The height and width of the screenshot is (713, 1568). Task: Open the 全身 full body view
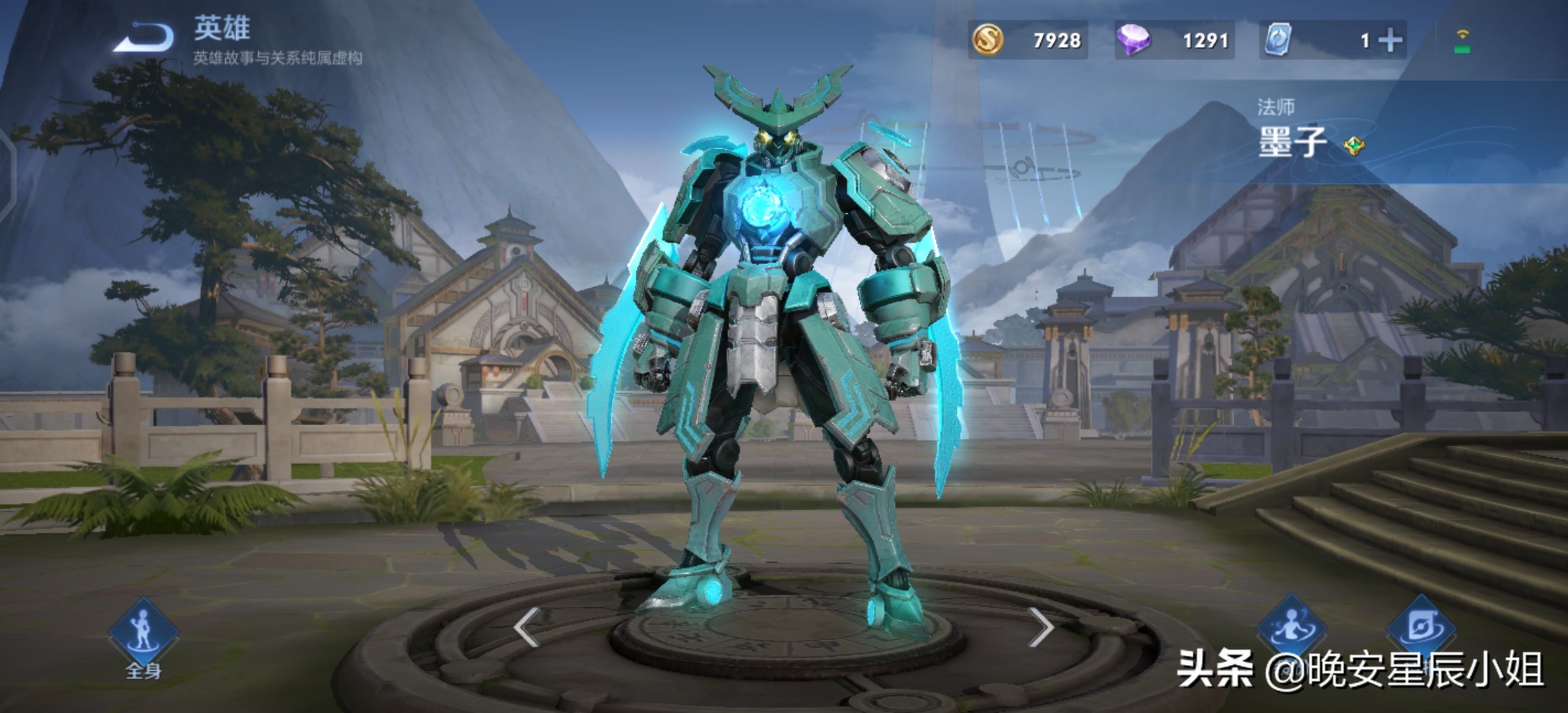coord(144,635)
